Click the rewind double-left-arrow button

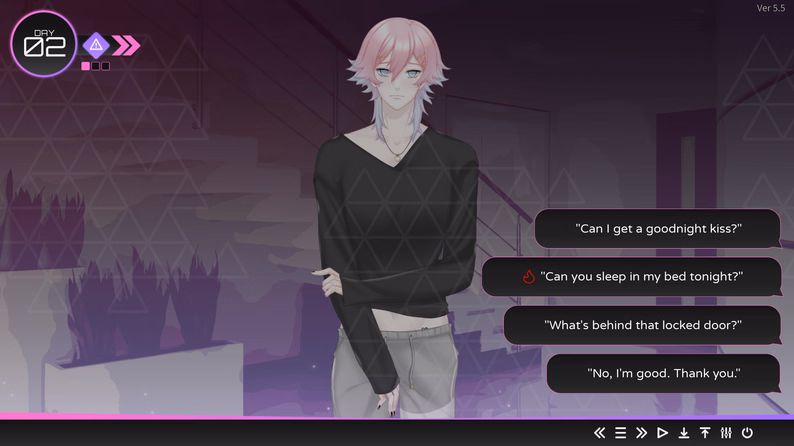pyautogui.click(x=599, y=433)
